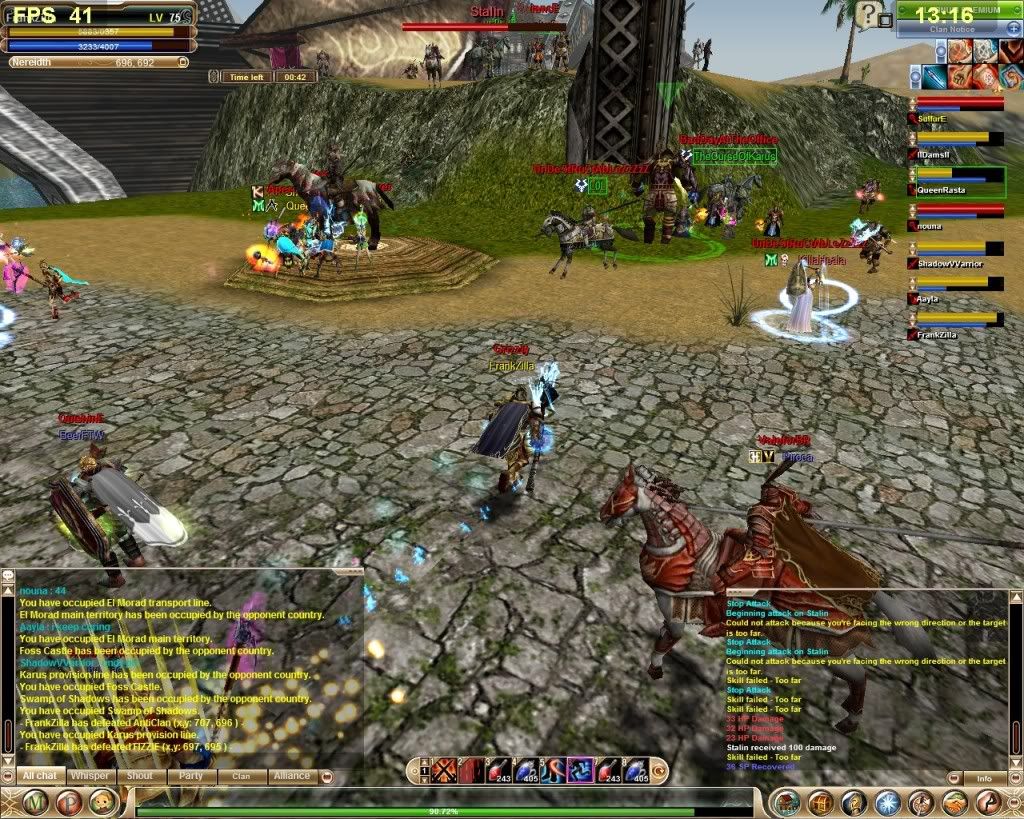Select the Shout chat tab

tap(140, 776)
